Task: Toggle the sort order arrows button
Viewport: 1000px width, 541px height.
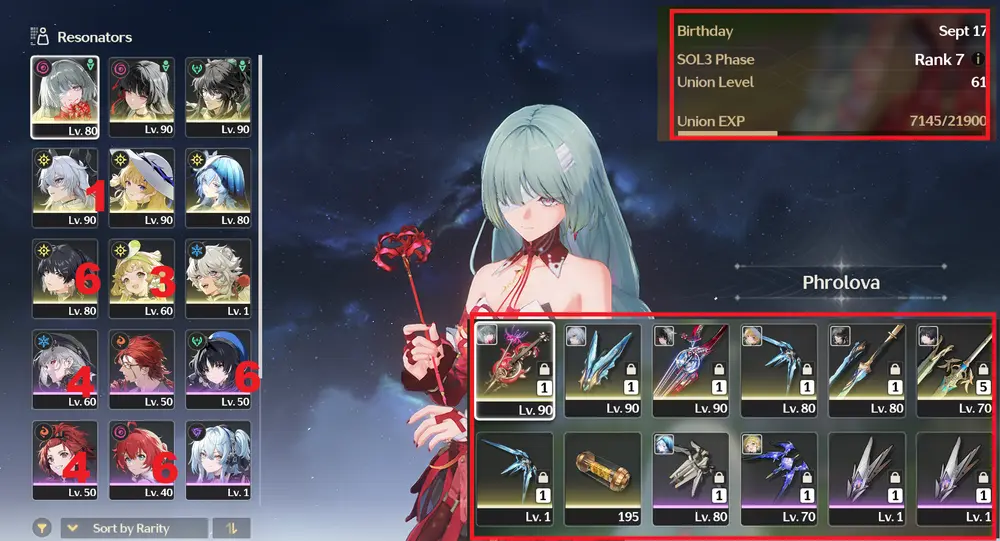Action: coord(231,528)
